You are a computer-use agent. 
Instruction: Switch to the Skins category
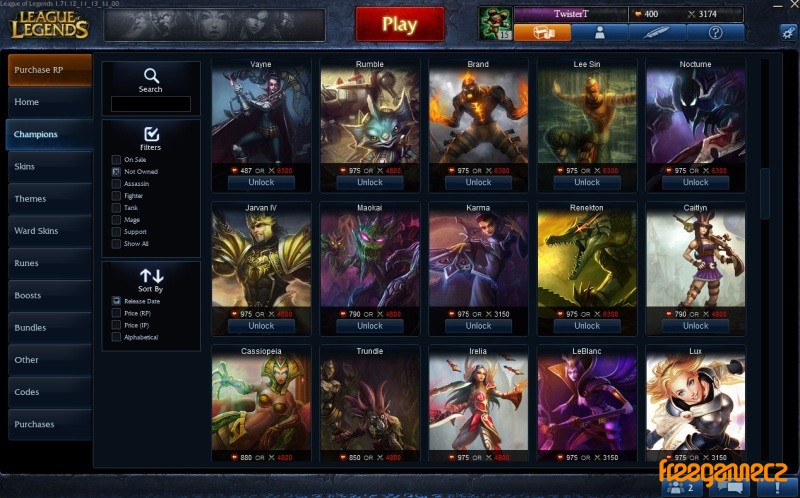click(x=50, y=166)
